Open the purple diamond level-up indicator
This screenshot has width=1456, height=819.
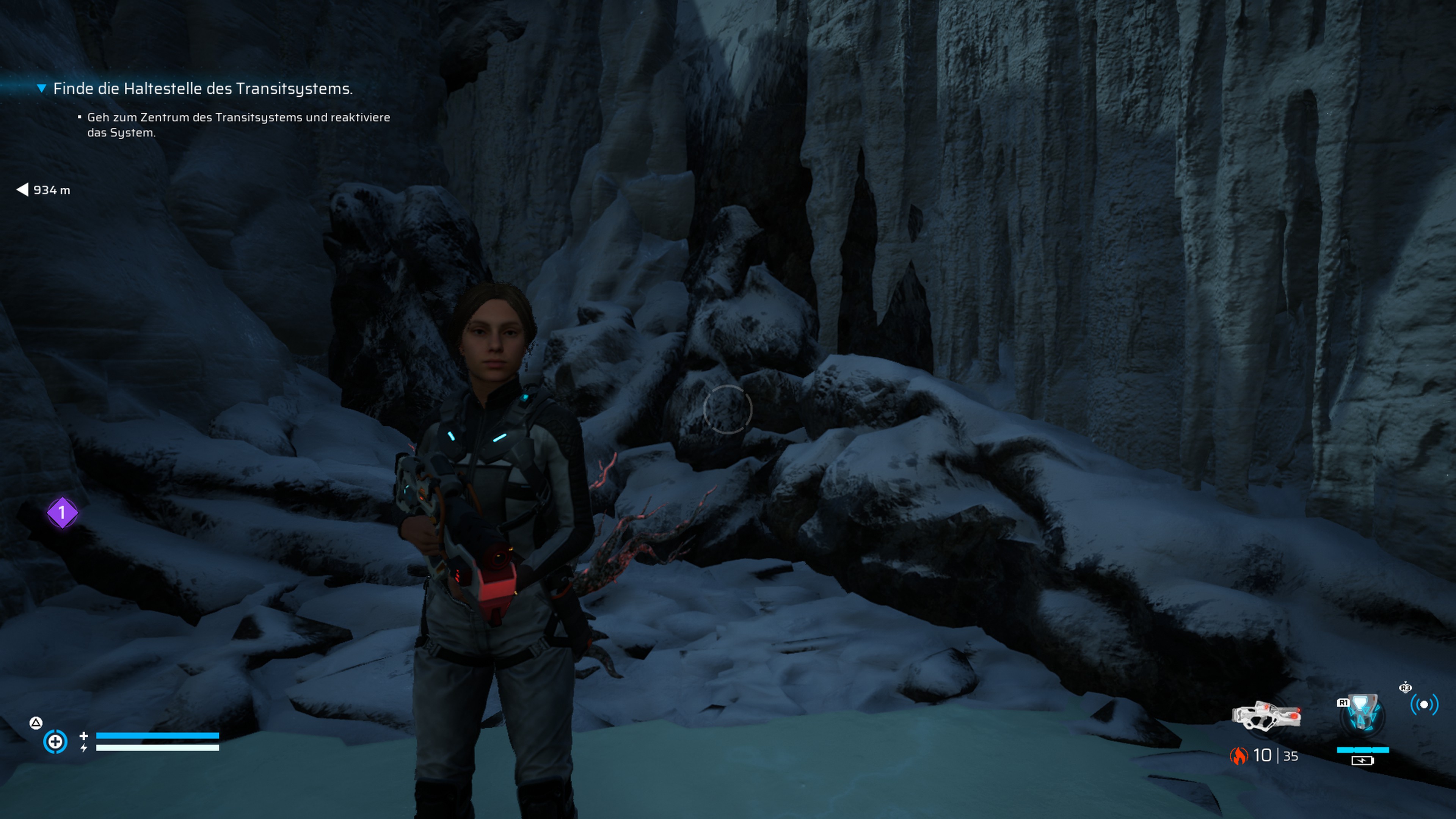coord(62,513)
